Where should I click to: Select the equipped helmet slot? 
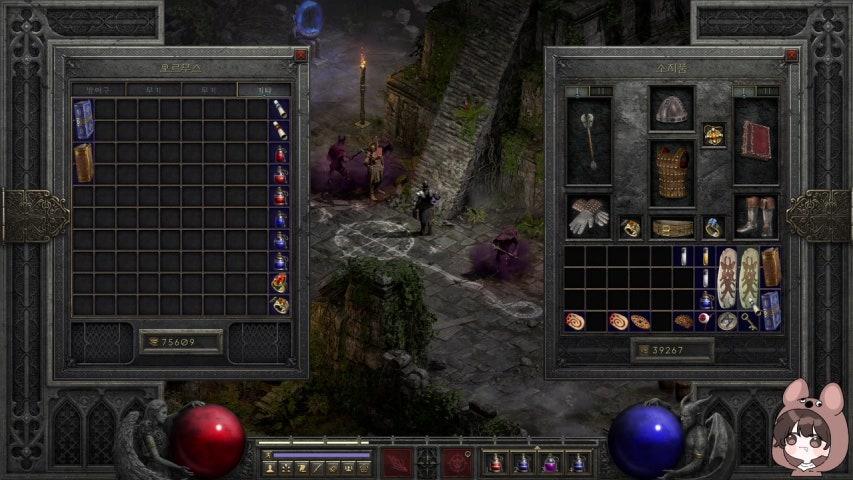click(x=671, y=109)
